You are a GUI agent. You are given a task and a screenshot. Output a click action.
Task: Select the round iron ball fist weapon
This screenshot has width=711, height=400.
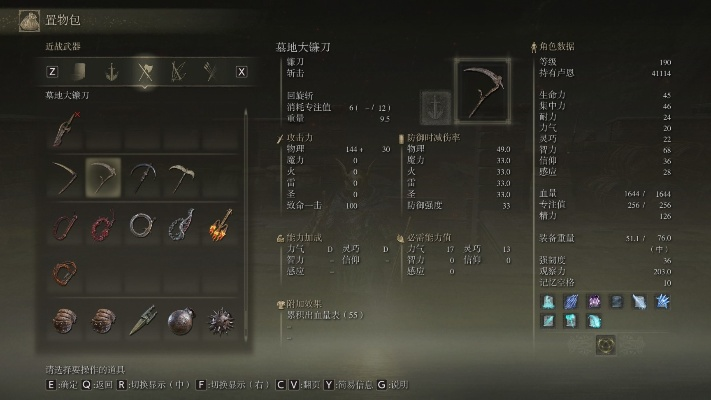coord(181,319)
